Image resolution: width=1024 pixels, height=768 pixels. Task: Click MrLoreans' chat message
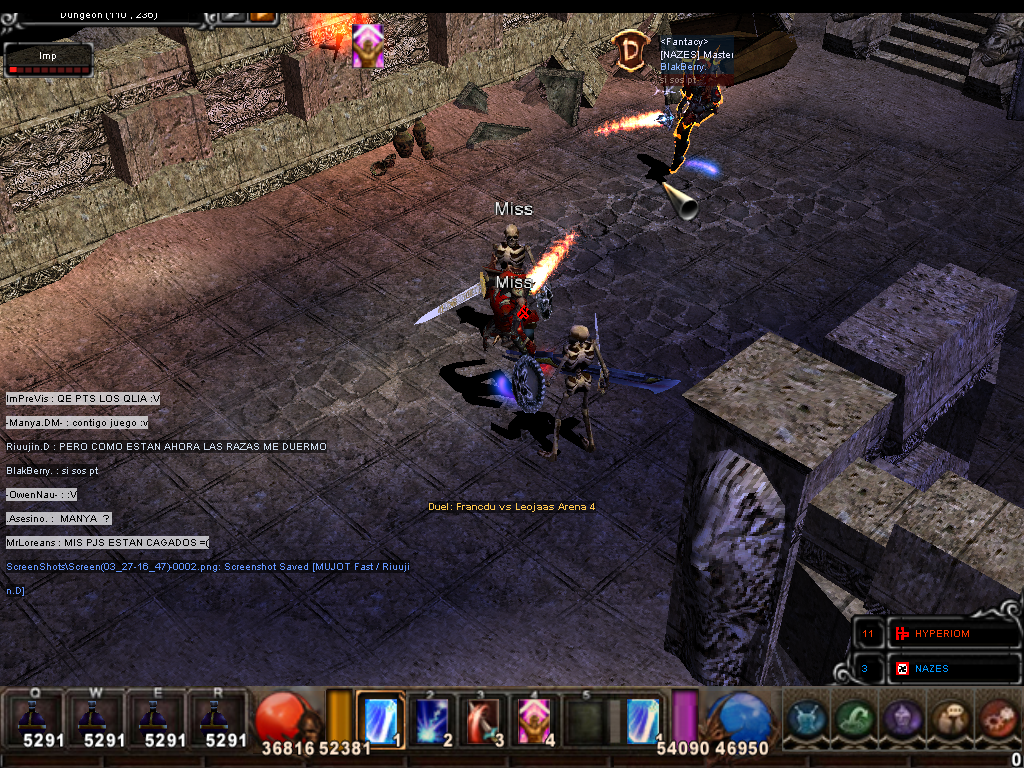108,542
